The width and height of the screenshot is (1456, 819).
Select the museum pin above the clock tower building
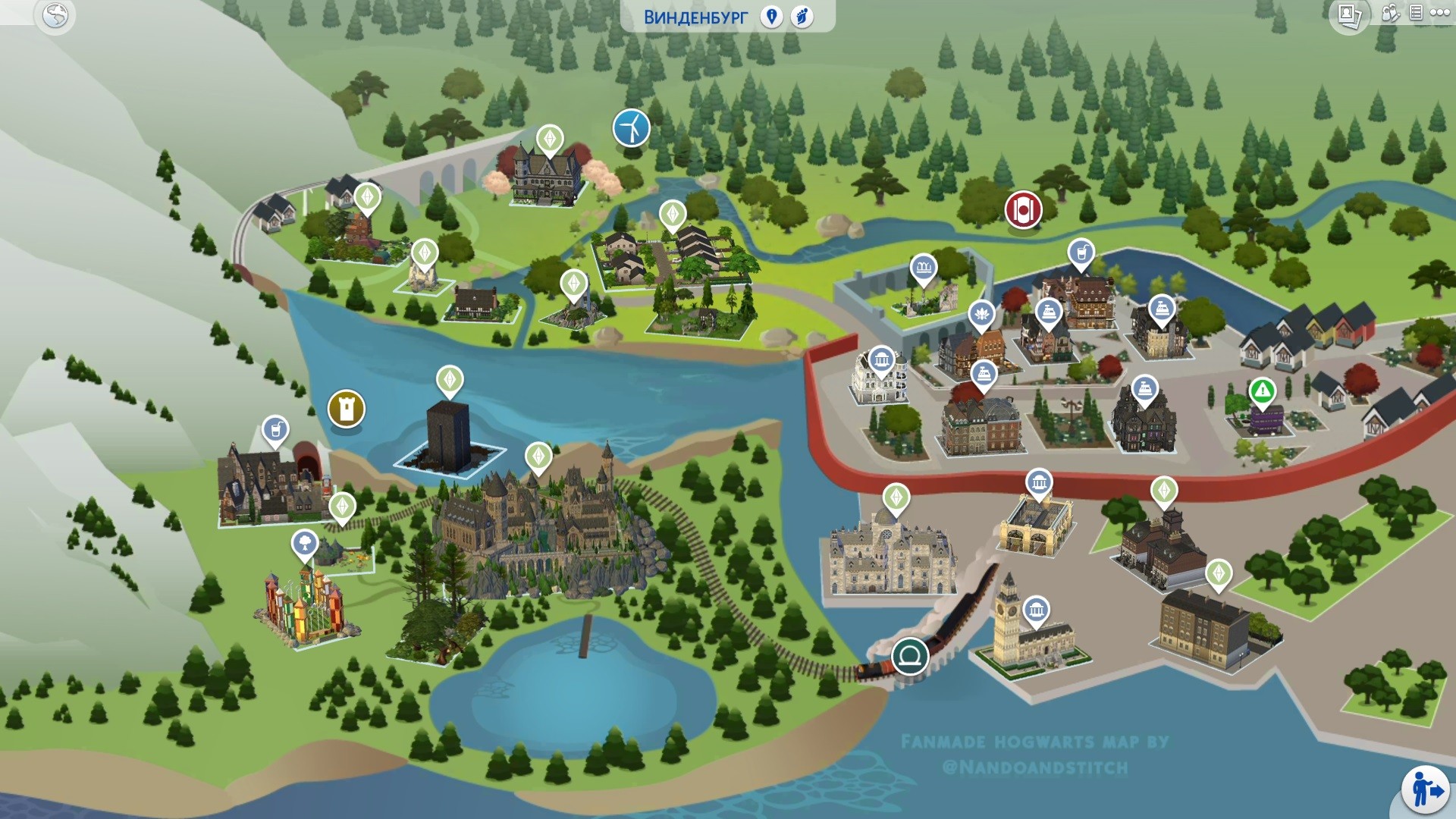click(x=1036, y=610)
